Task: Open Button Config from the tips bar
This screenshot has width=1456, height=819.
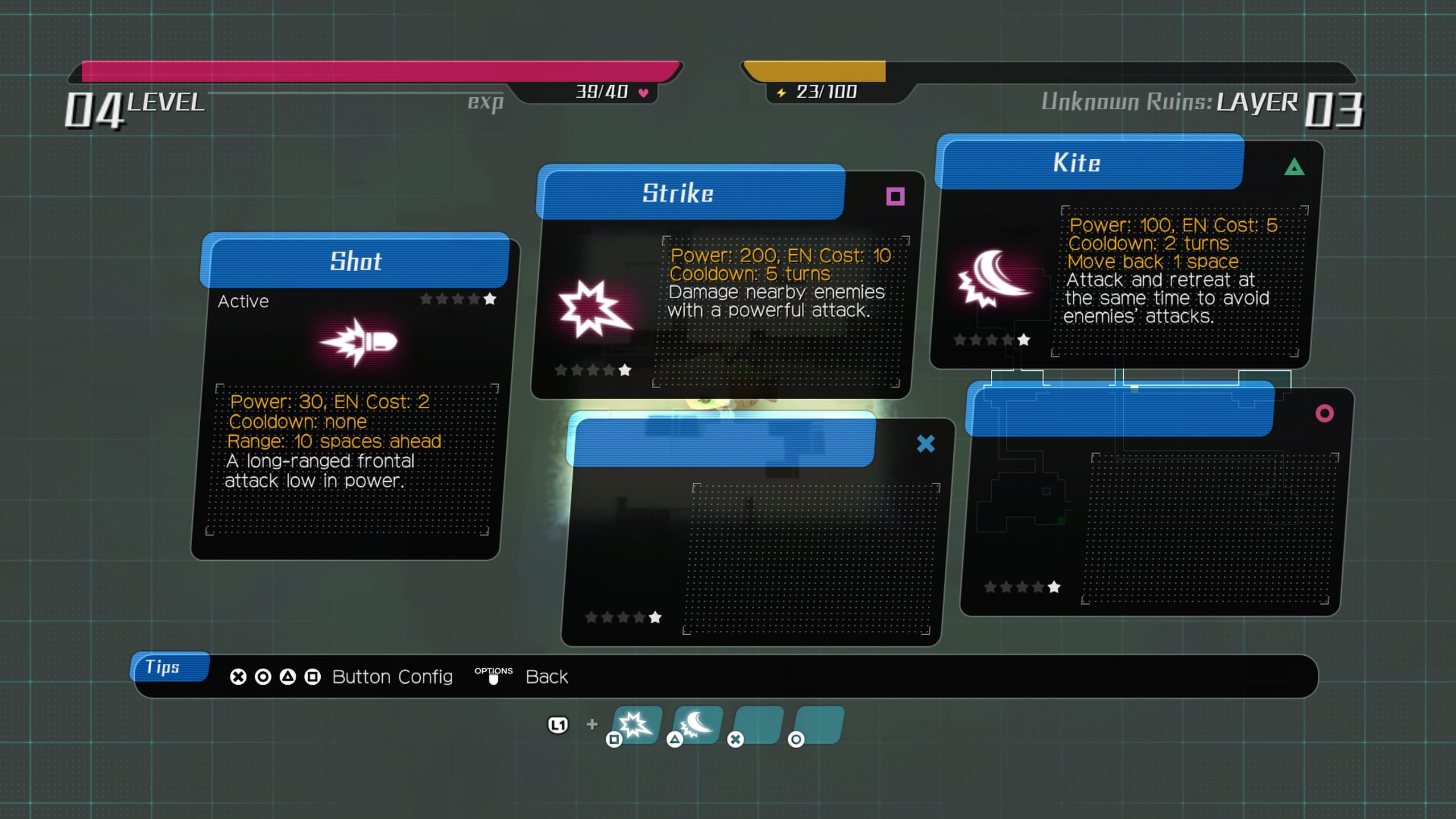Action: (x=392, y=677)
